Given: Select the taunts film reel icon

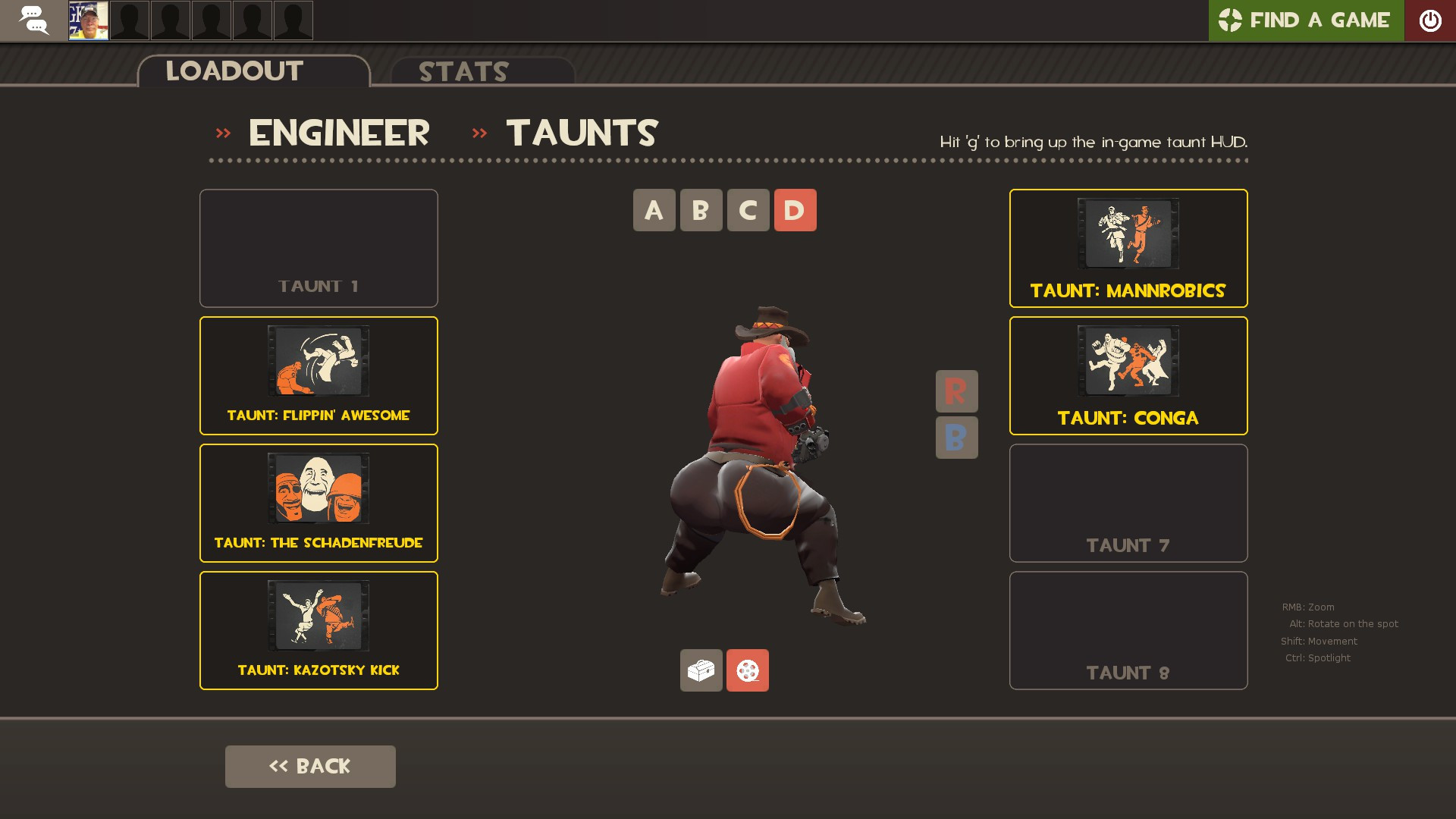Looking at the screenshot, I should coord(747,670).
